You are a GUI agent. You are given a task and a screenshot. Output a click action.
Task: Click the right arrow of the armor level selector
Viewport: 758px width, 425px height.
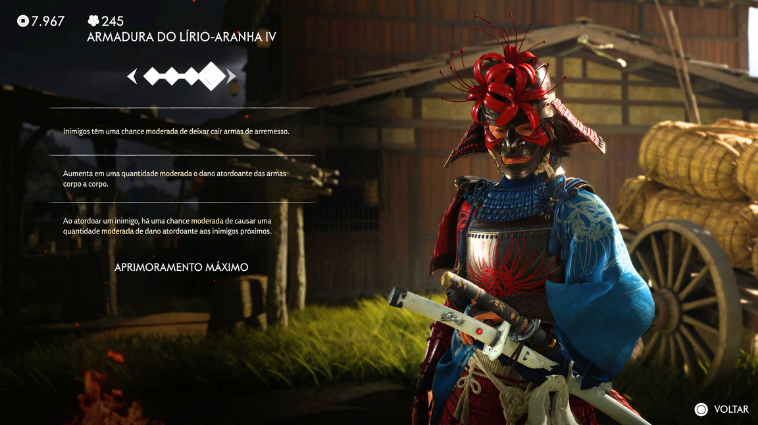233,76
